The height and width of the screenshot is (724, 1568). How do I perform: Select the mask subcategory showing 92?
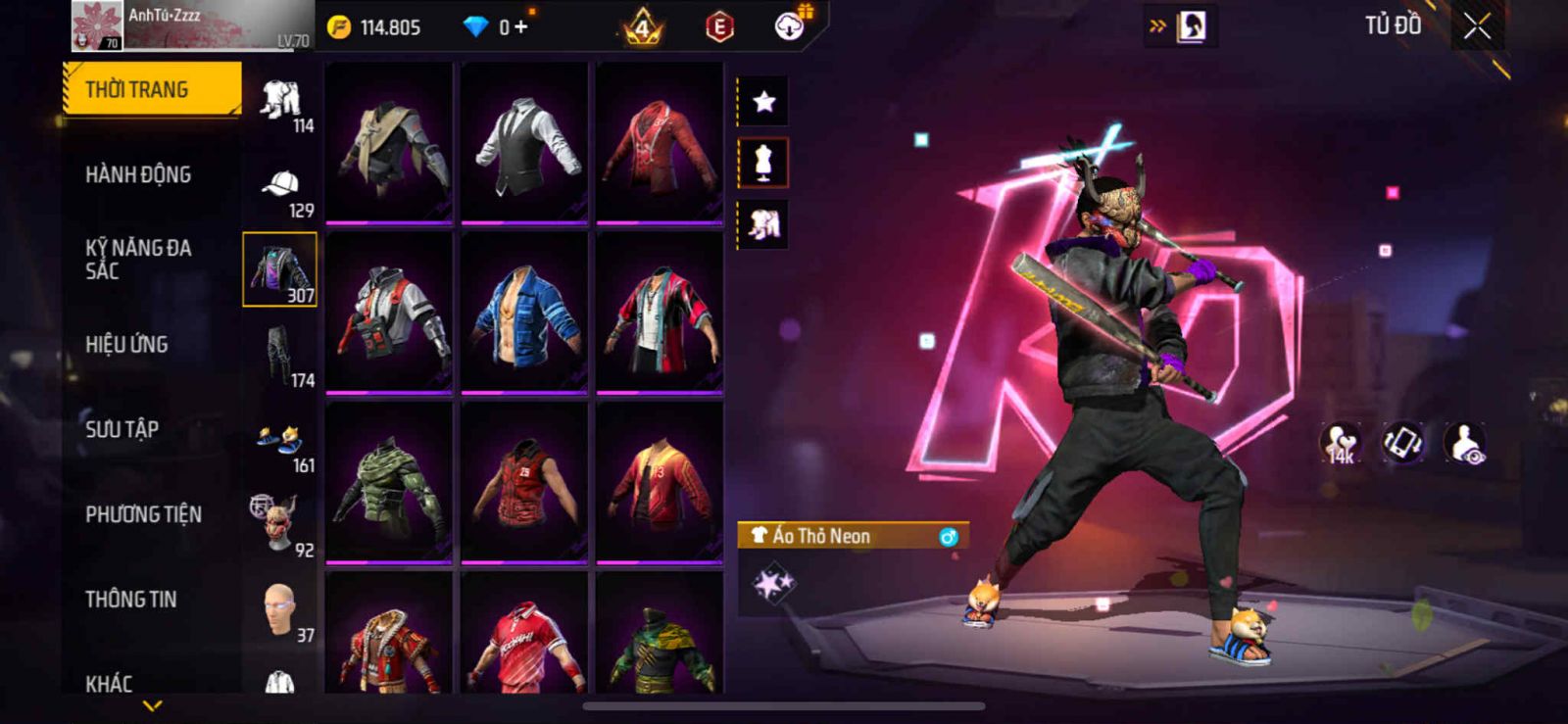click(279, 524)
